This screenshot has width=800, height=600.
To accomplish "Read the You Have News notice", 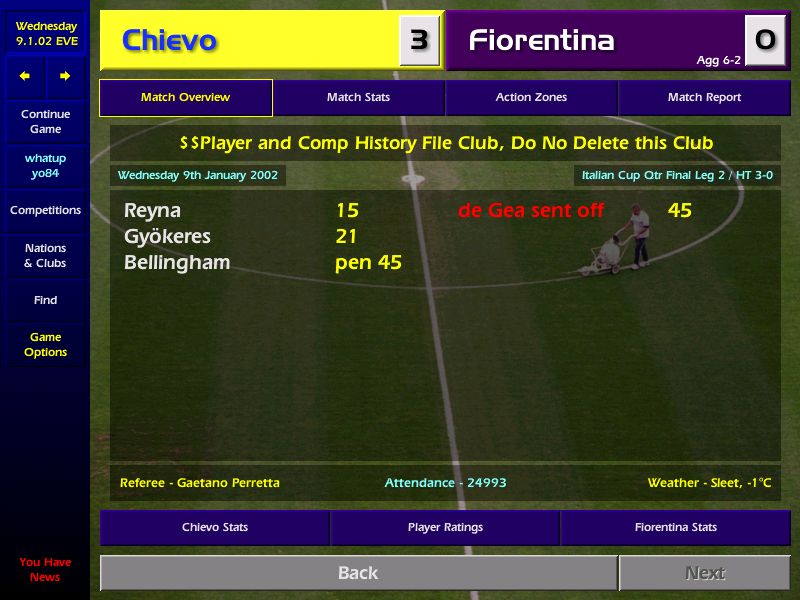I will tap(45, 570).
